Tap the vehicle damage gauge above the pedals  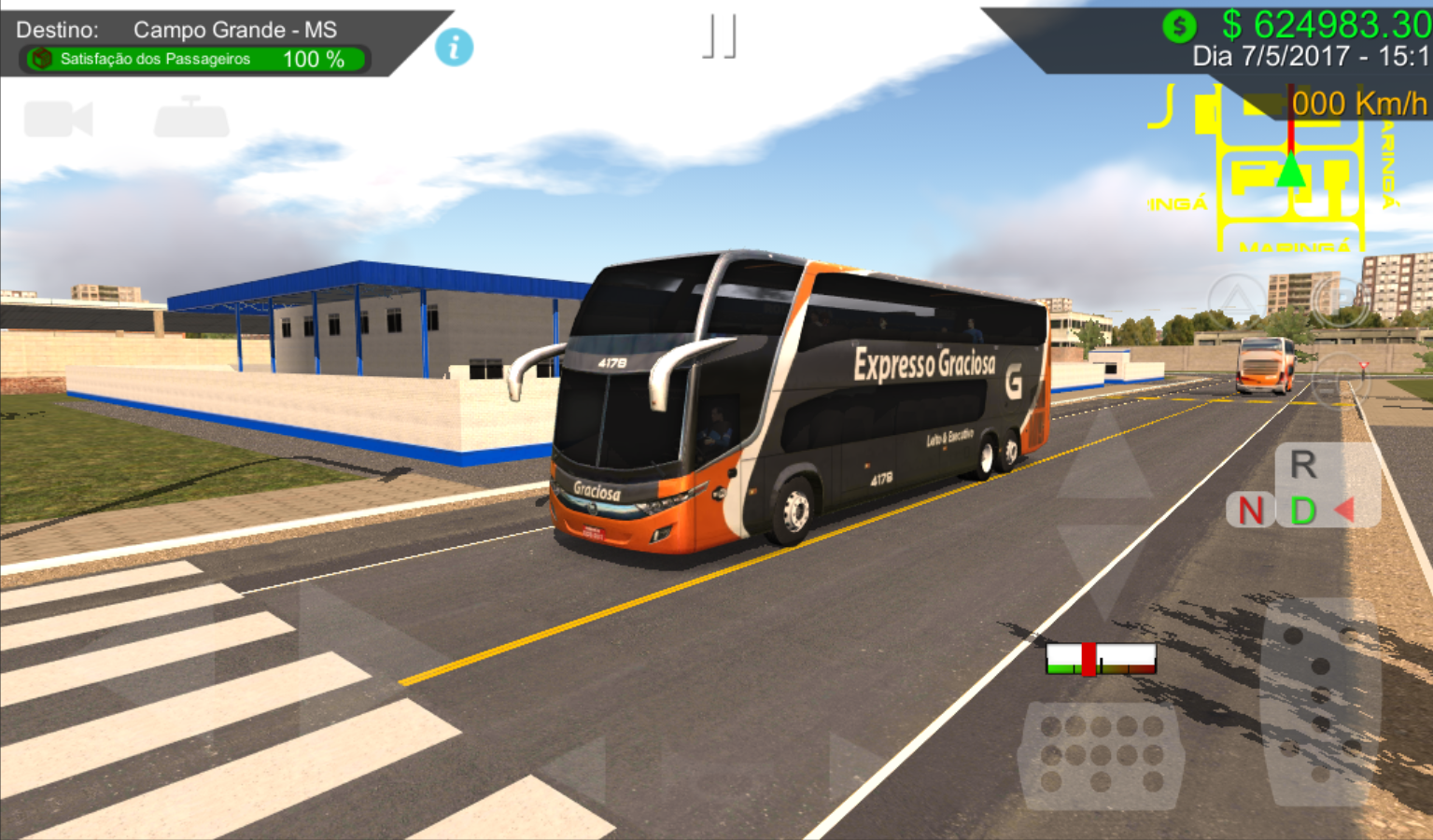(1102, 659)
